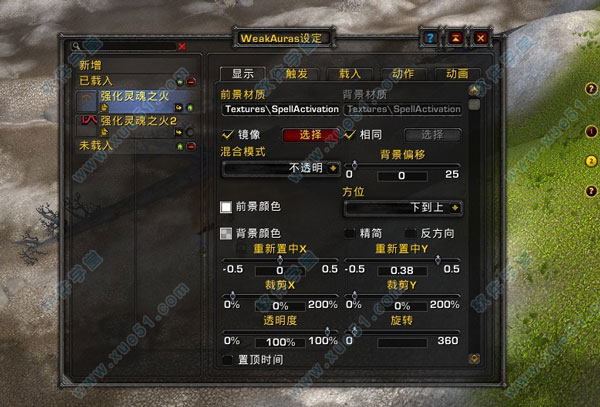Open the 方位 dropdown showing 下到上
The width and height of the screenshot is (600, 407).
(x=403, y=207)
